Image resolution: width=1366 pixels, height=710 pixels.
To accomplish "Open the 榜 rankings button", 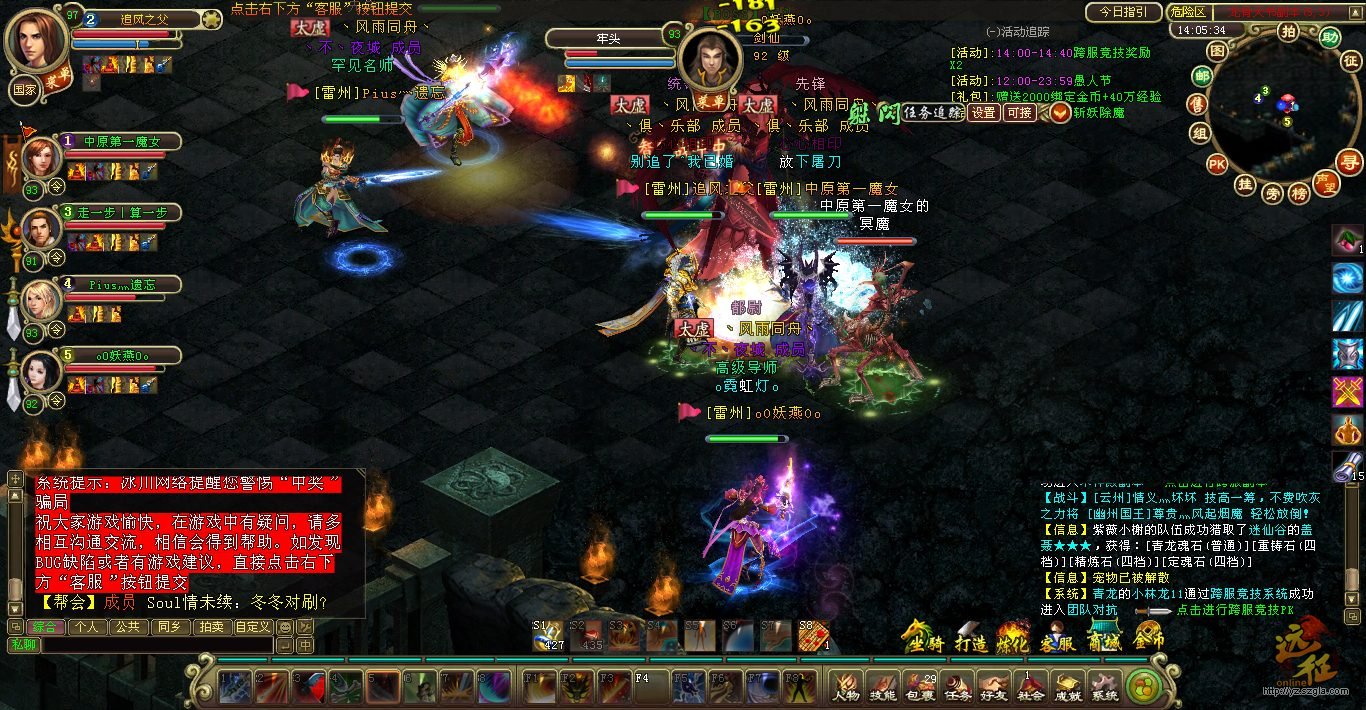I will point(1299,193).
